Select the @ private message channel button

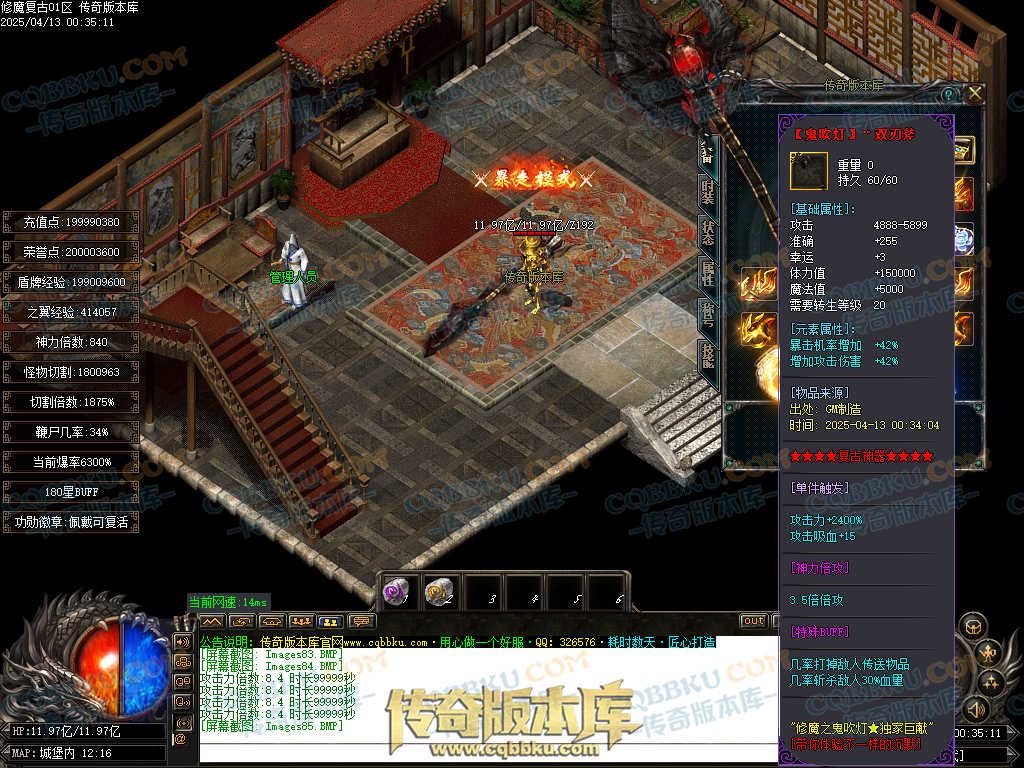click(181, 739)
